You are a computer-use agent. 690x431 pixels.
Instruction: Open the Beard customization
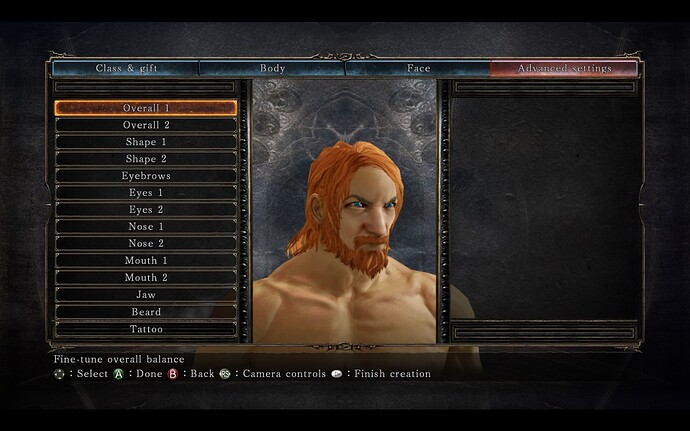(146, 312)
